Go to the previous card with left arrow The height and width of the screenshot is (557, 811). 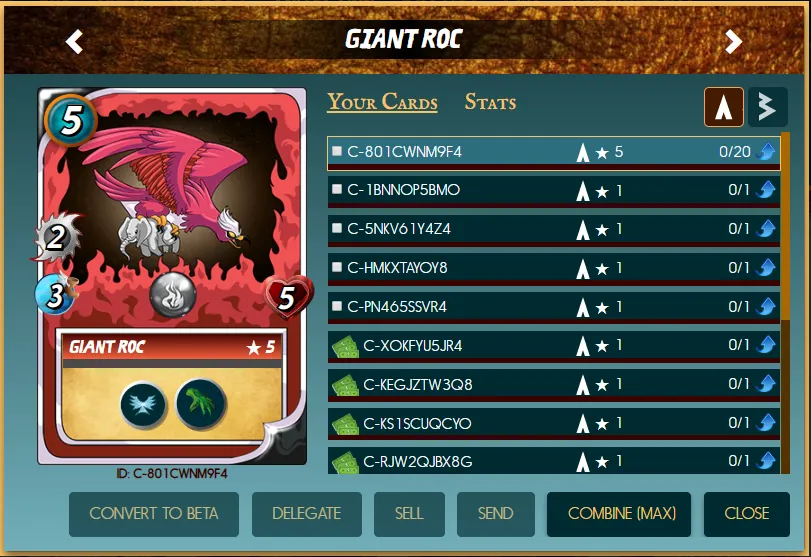pyautogui.click(x=74, y=41)
